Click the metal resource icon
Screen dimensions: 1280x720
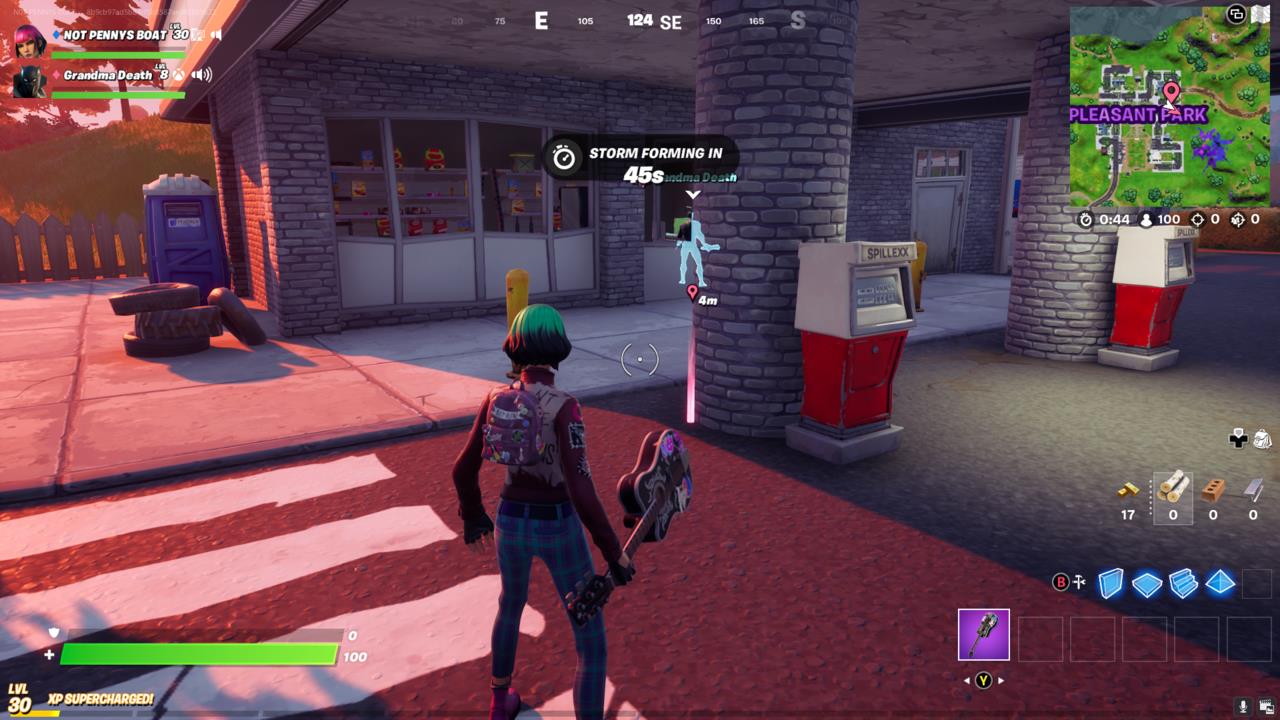[1252, 489]
